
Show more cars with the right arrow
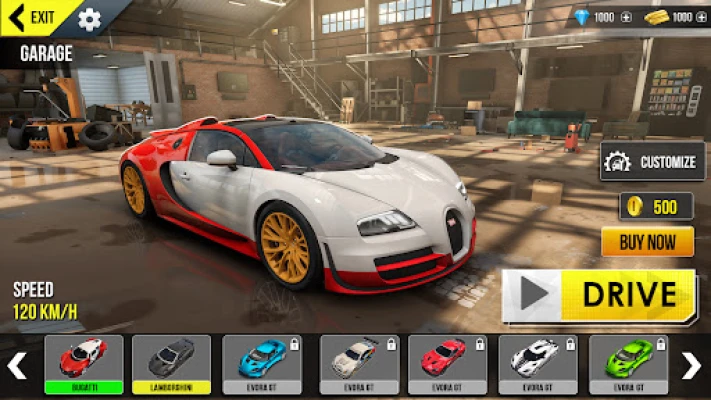click(x=692, y=365)
